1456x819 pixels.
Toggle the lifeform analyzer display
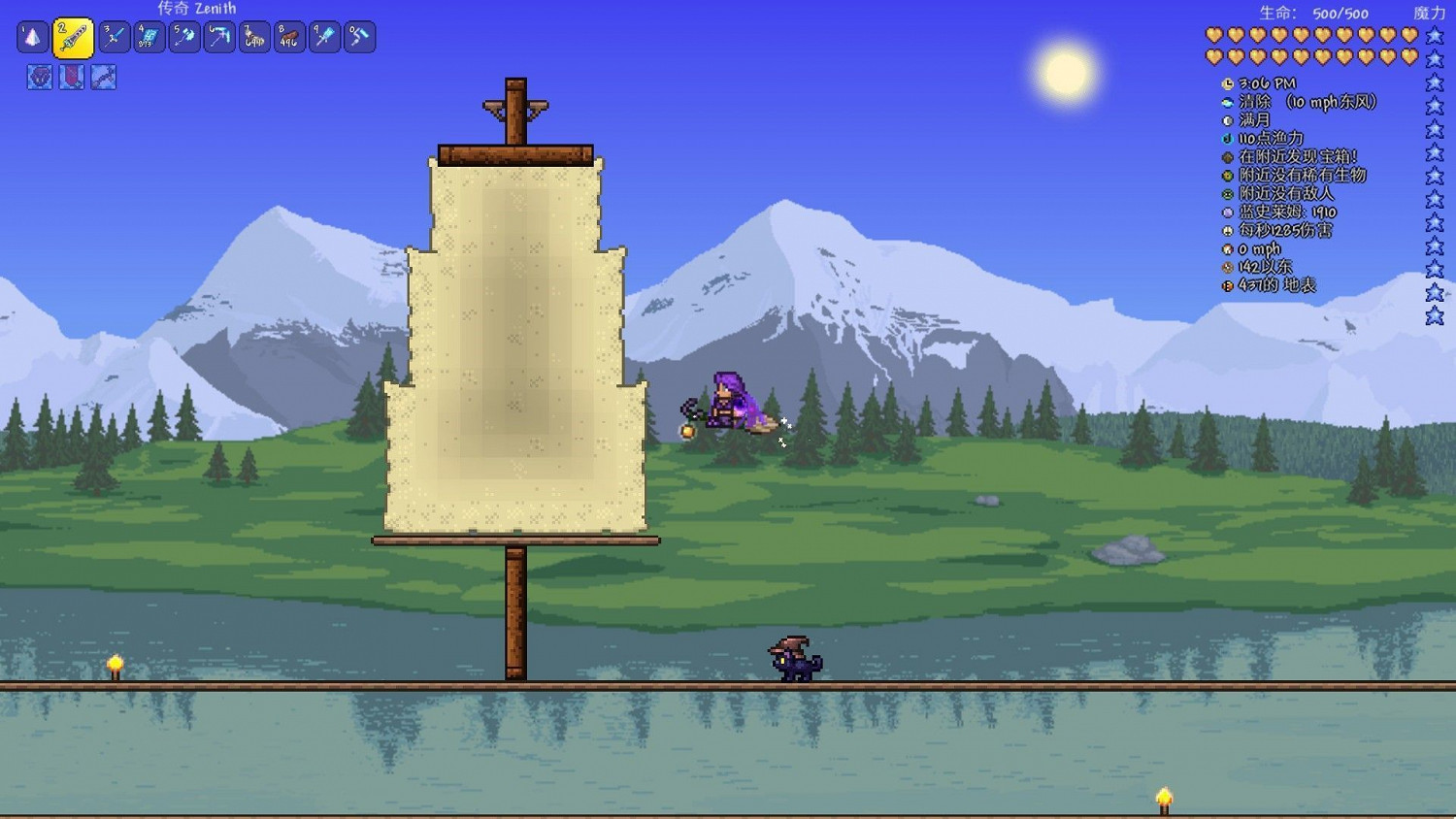pyautogui.click(x=1228, y=175)
